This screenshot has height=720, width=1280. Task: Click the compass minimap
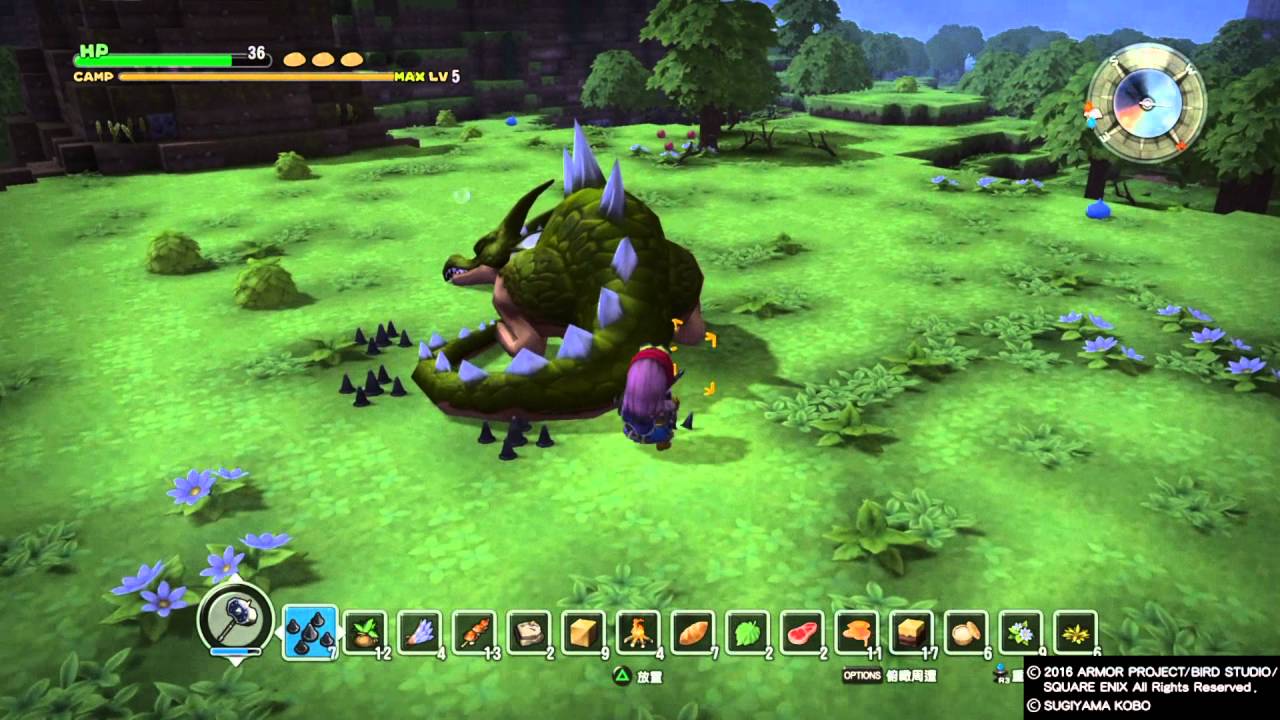click(x=1147, y=103)
